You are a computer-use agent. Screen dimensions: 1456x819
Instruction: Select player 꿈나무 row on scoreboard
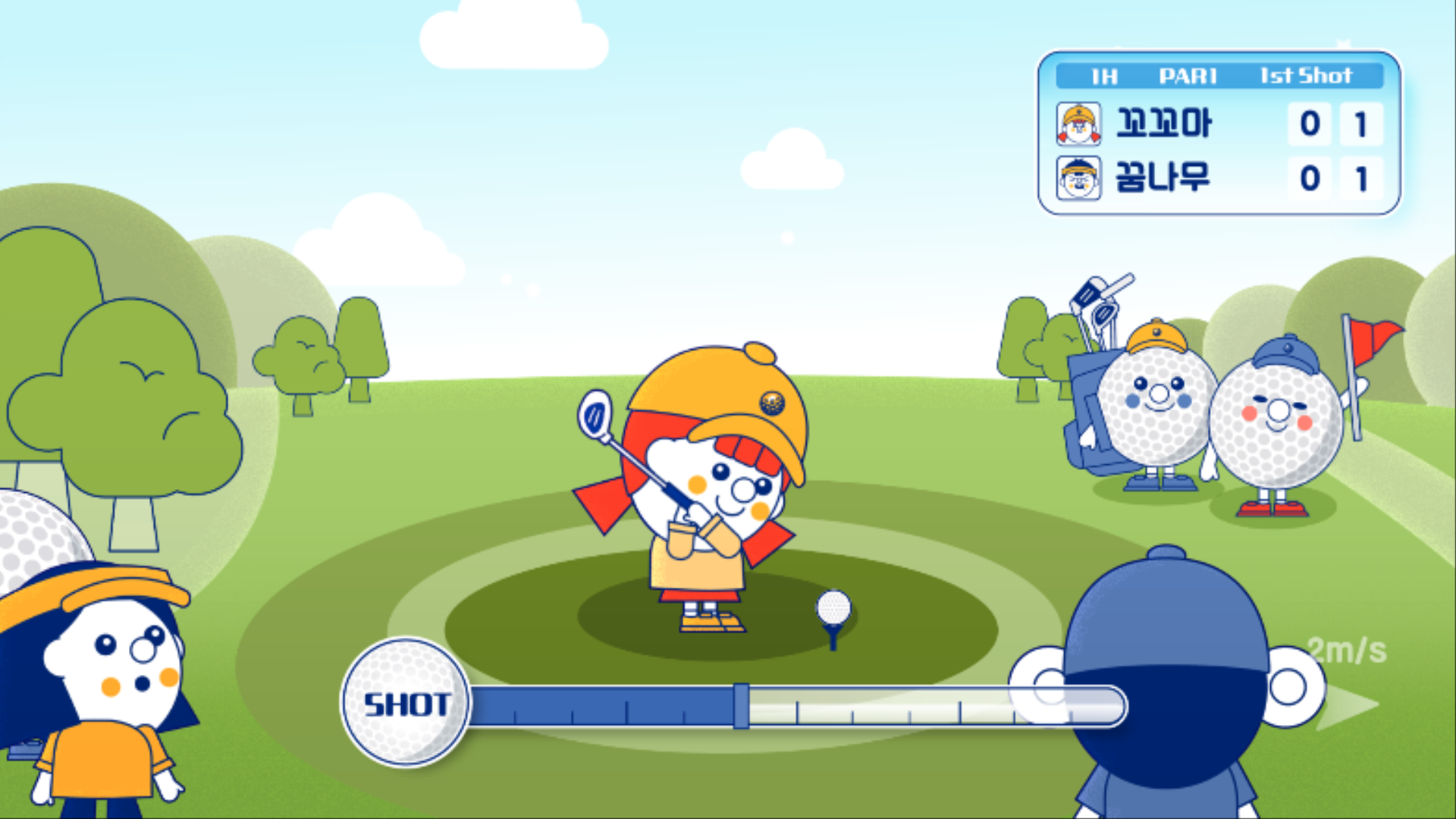click(x=1218, y=179)
